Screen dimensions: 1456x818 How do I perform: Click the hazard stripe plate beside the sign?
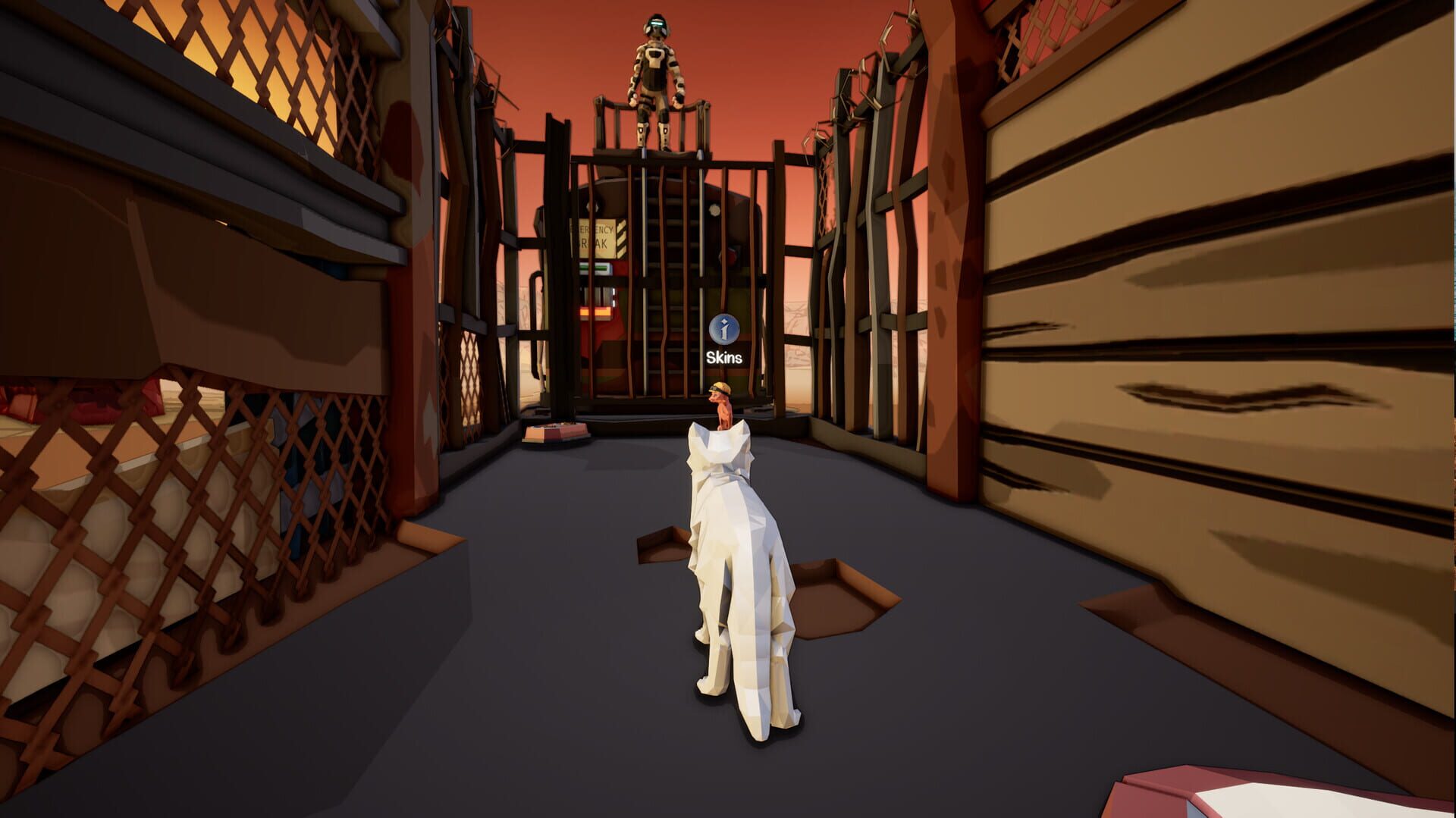tap(620, 237)
